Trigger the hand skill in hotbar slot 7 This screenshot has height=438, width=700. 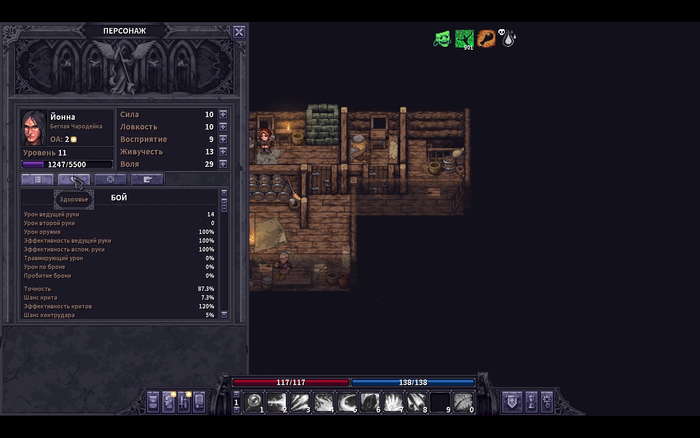[393, 402]
